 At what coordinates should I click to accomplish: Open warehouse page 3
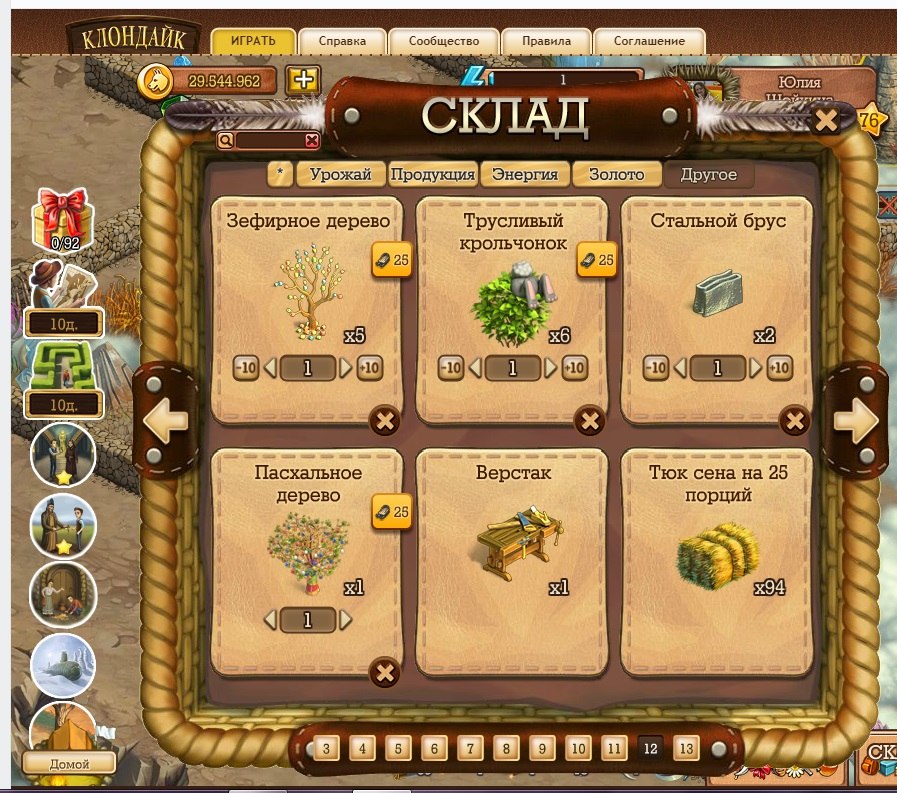(x=326, y=748)
